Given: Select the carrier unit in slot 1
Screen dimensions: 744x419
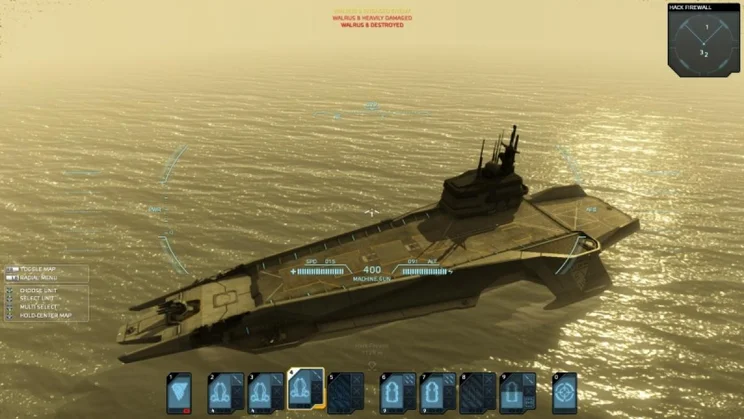Looking at the screenshot, I should point(179,393).
